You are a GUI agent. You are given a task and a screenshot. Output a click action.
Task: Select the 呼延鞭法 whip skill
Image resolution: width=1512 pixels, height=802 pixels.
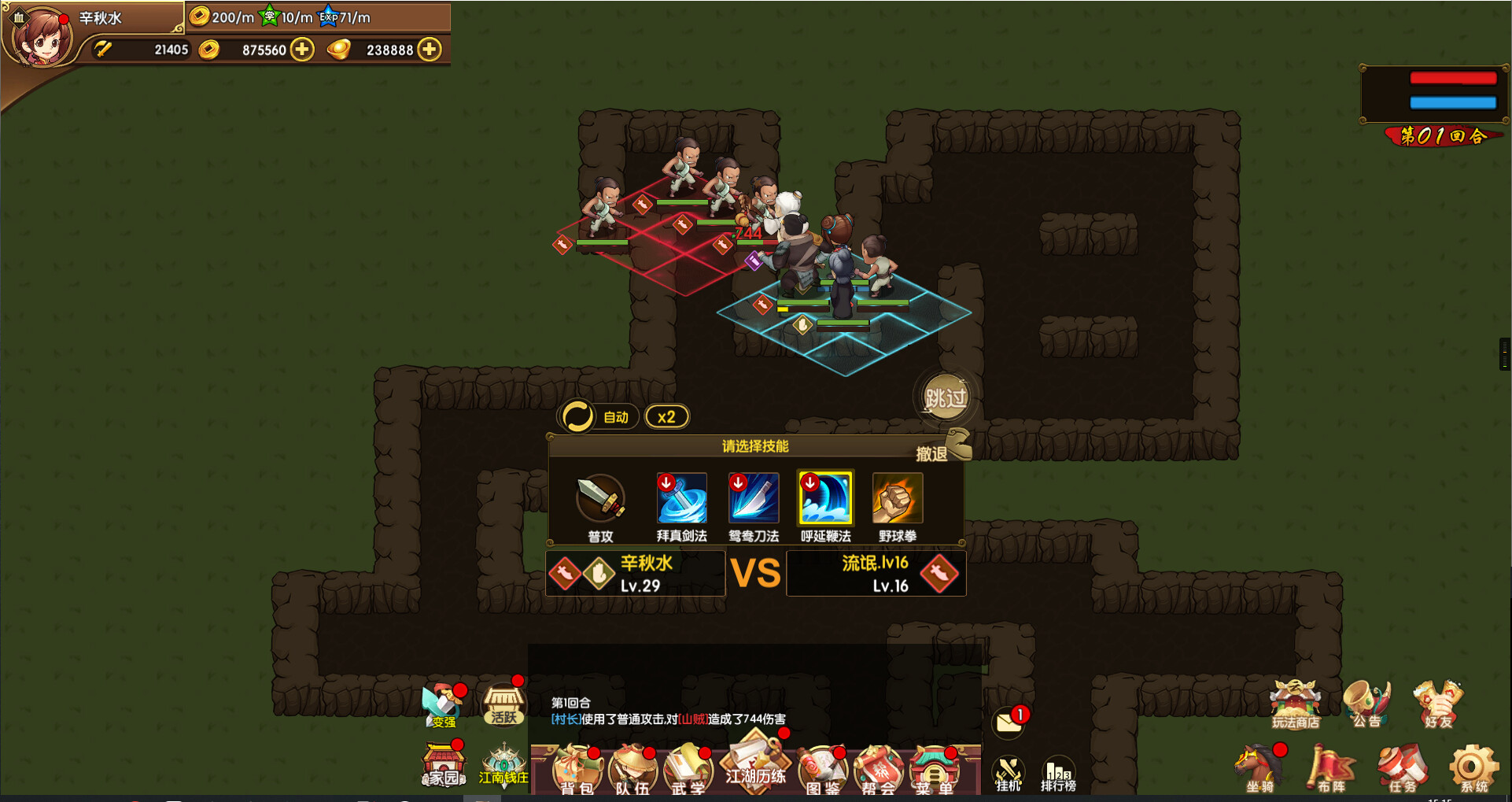point(824,497)
